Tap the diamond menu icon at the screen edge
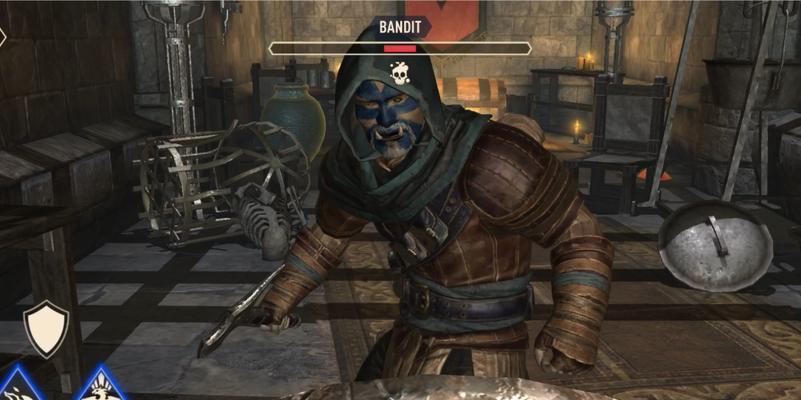This screenshot has height=400, width=801. 3,37
